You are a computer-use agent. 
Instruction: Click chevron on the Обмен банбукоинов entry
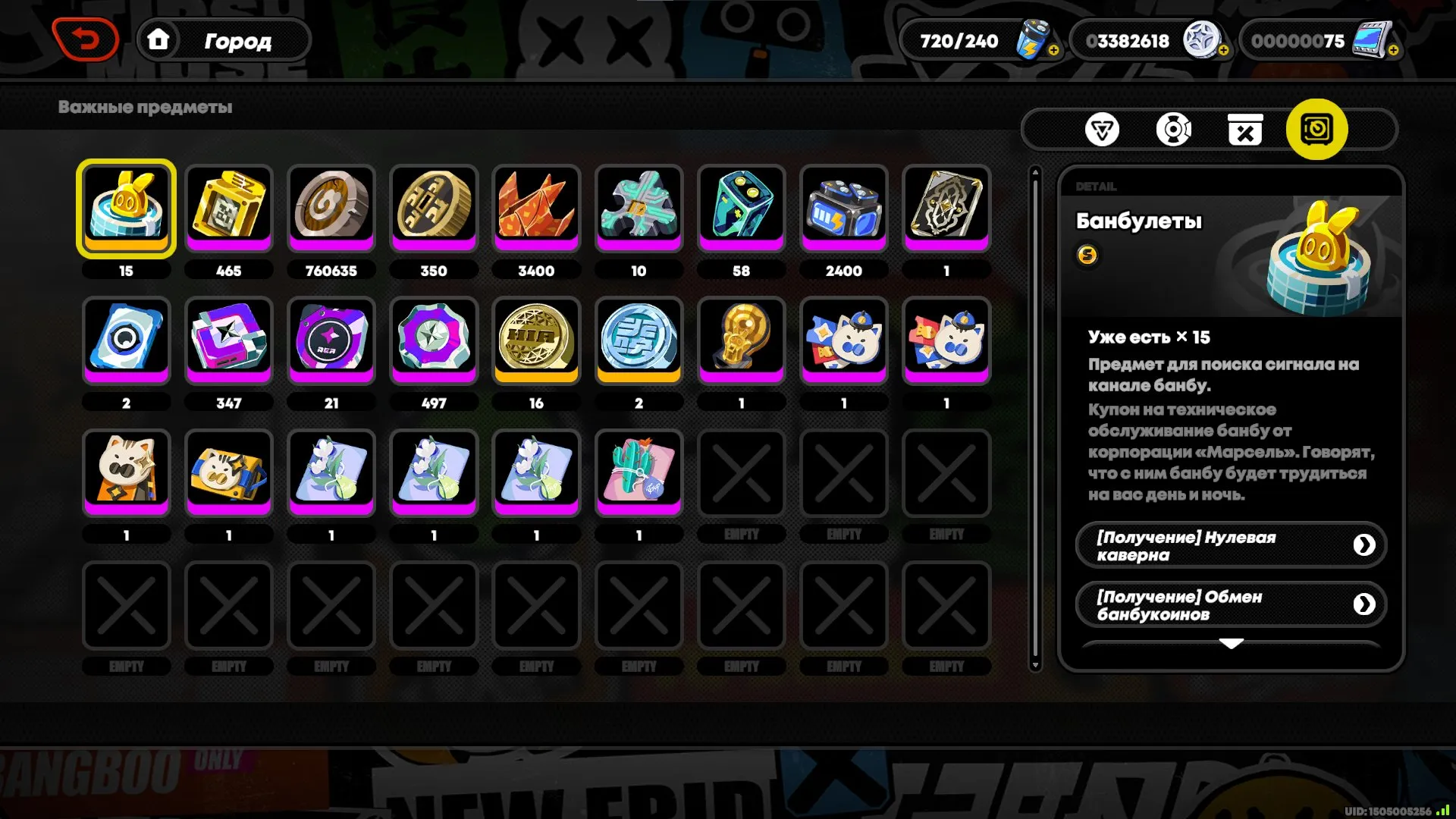[1365, 604]
